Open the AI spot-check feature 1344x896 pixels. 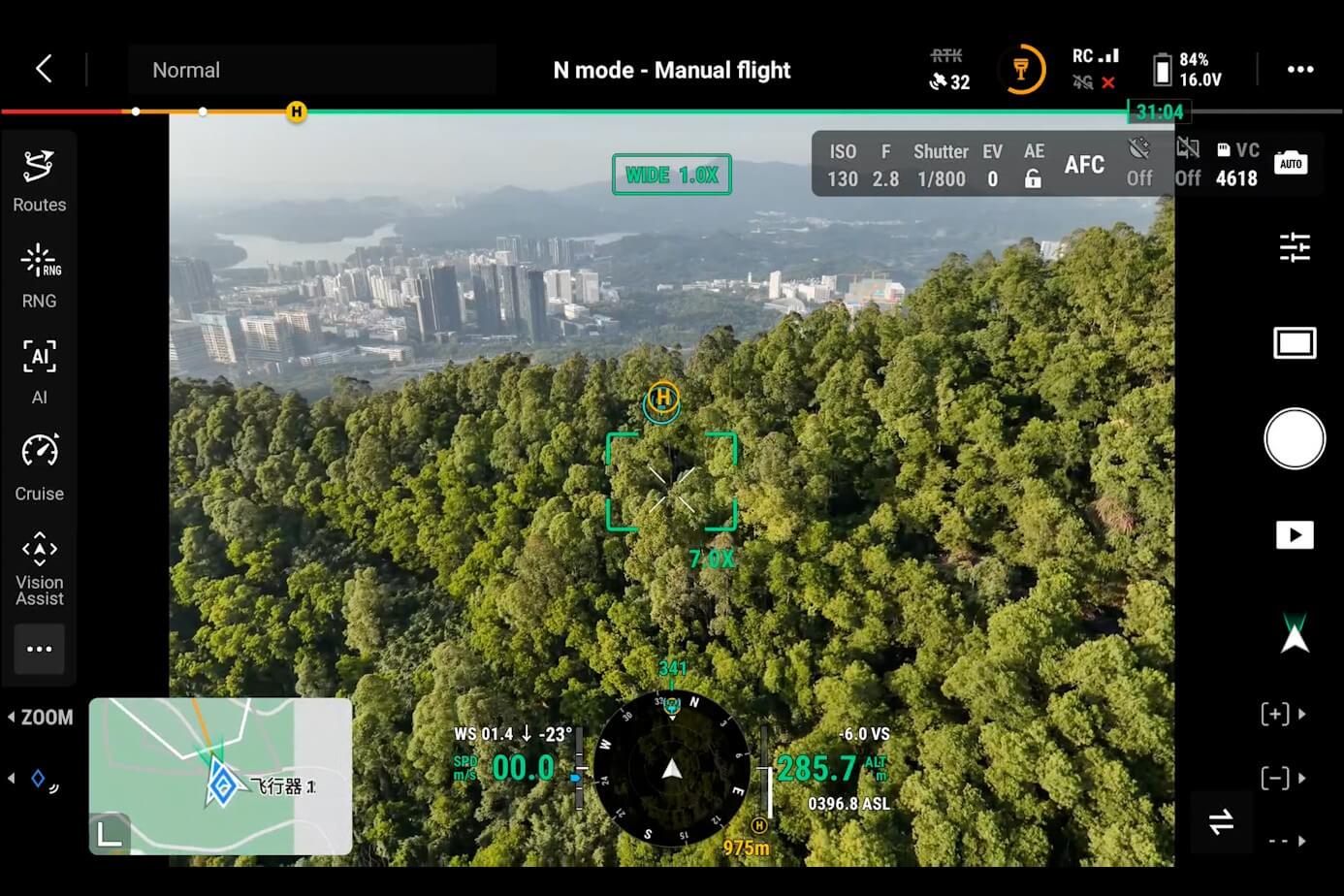tap(39, 370)
